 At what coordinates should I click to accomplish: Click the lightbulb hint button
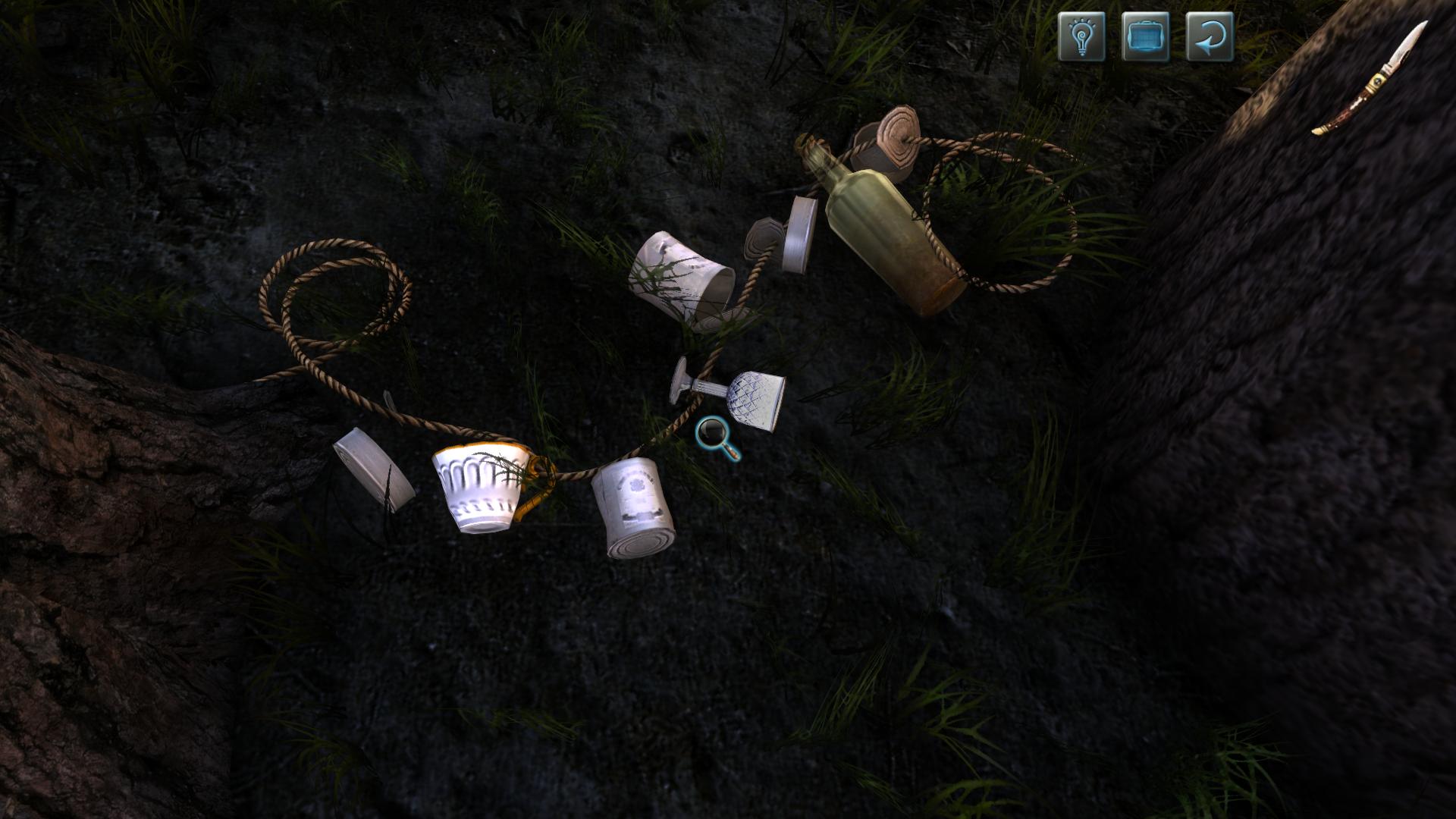click(x=1081, y=36)
